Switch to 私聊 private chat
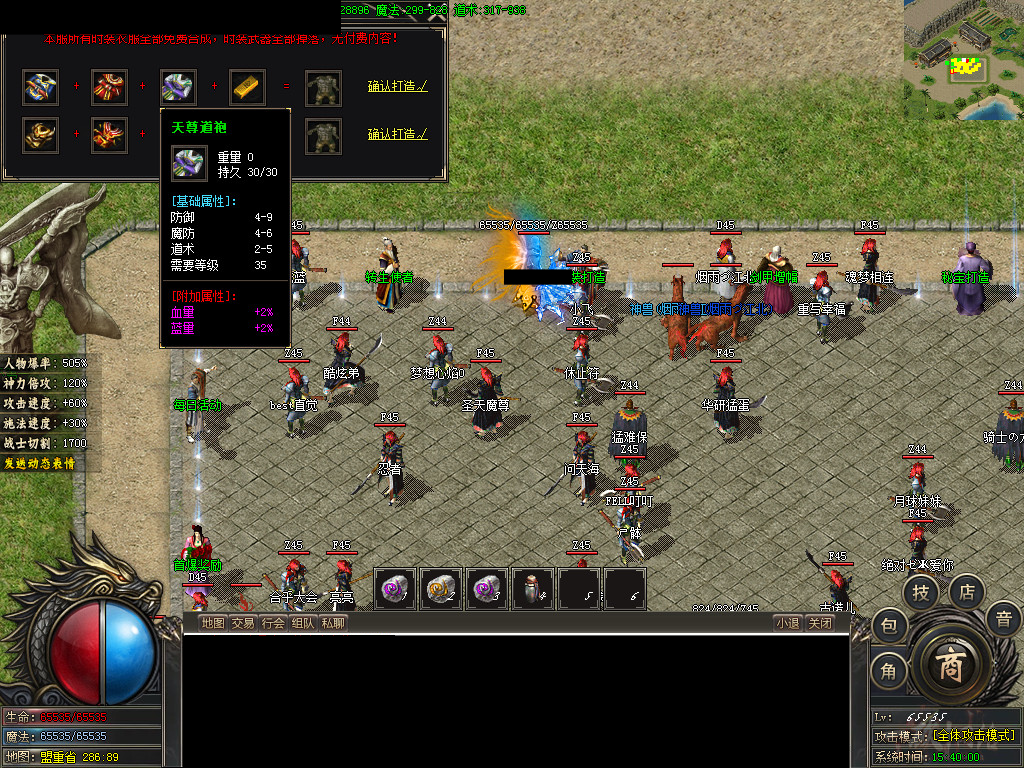The width and height of the screenshot is (1024, 768). (333, 623)
